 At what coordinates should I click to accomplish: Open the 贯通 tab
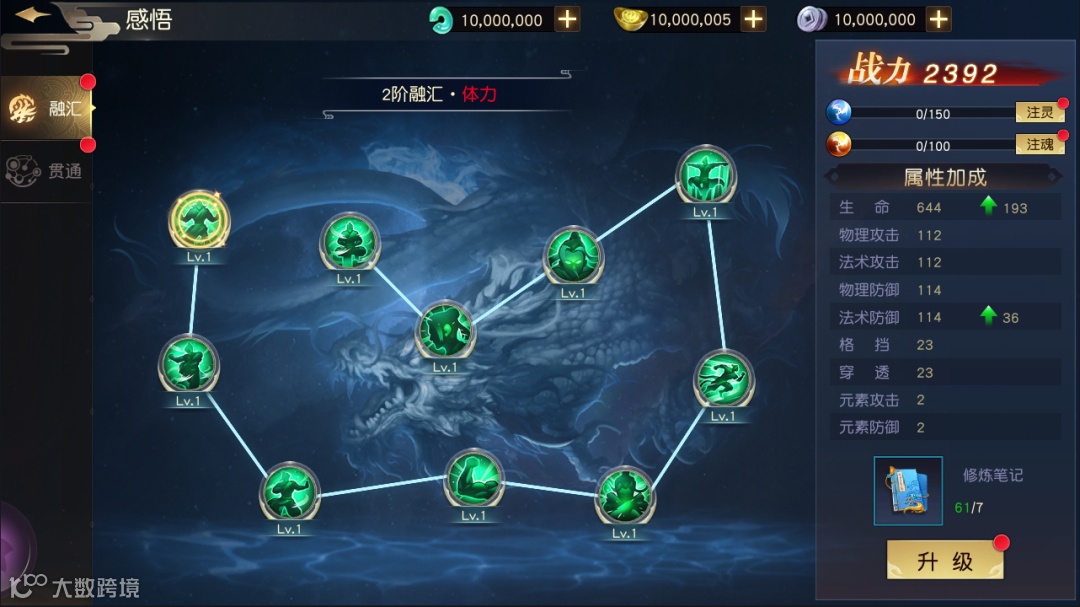(47, 171)
